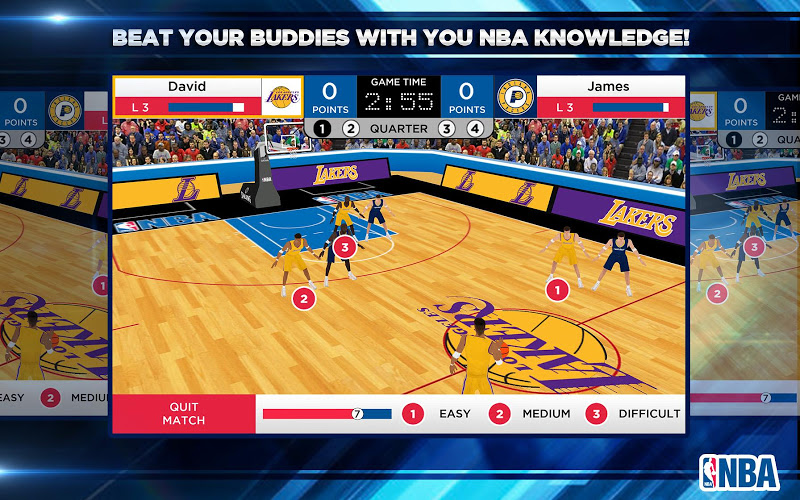Tap the number 1 marker on the court
This screenshot has width=800, height=500.
coord(557,289)
